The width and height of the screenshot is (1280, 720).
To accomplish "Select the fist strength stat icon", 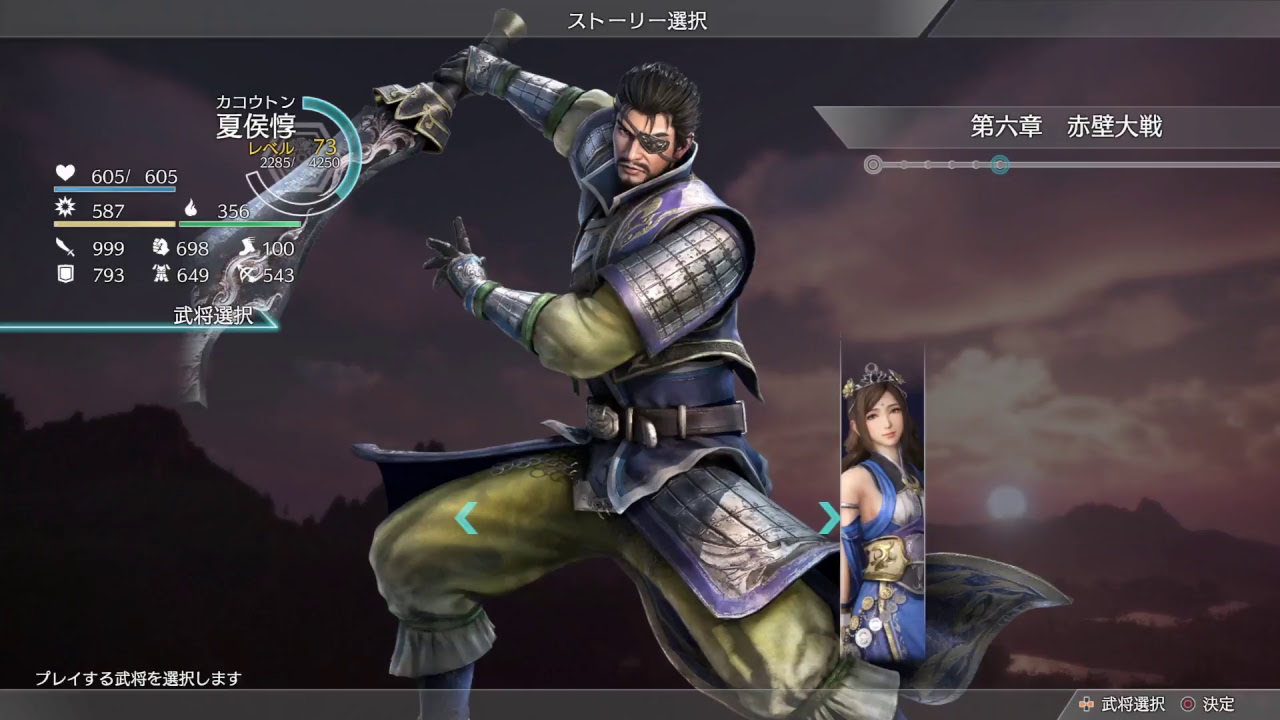I will (159, 249).
